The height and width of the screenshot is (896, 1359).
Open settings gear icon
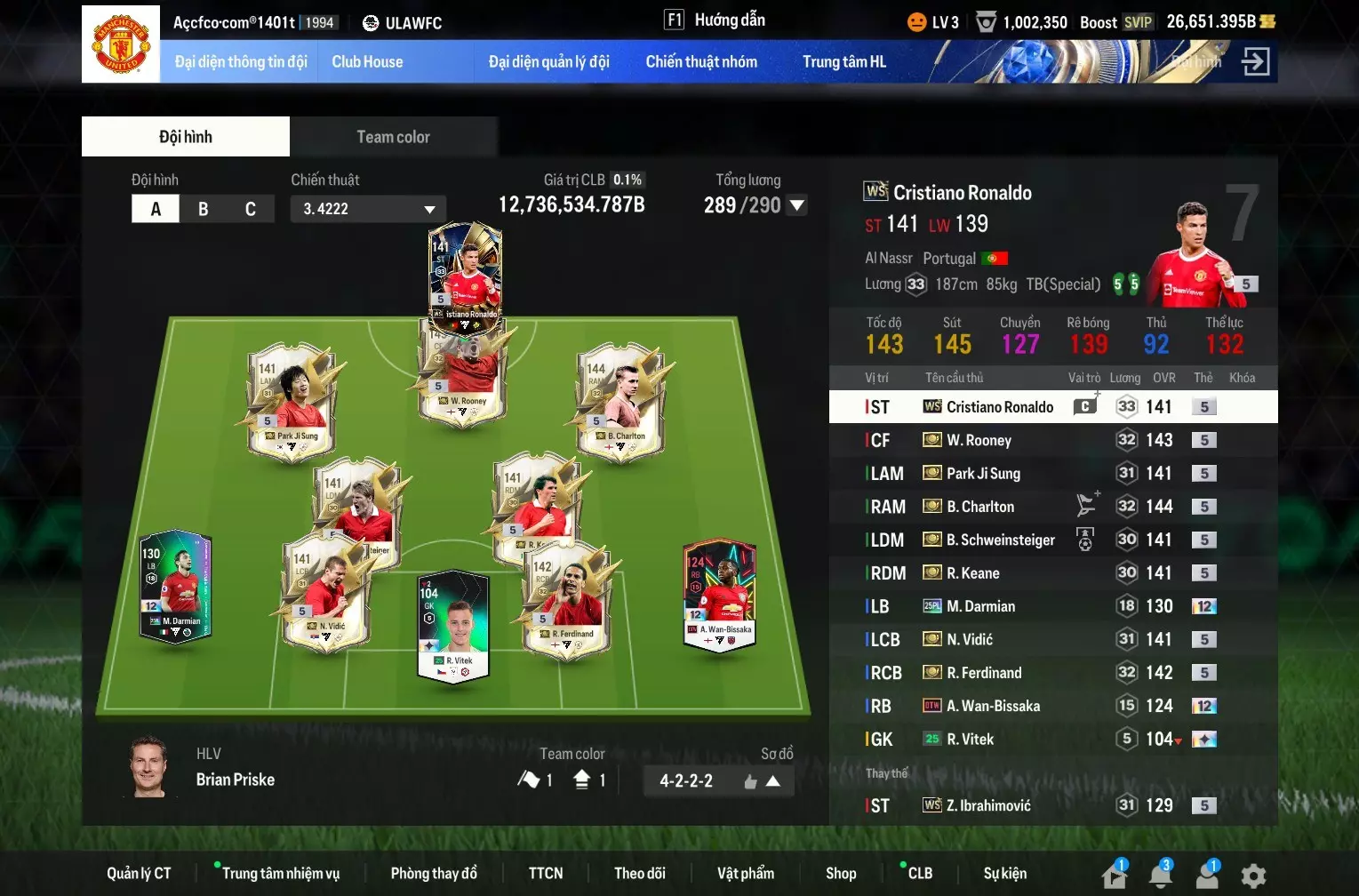1253,876
